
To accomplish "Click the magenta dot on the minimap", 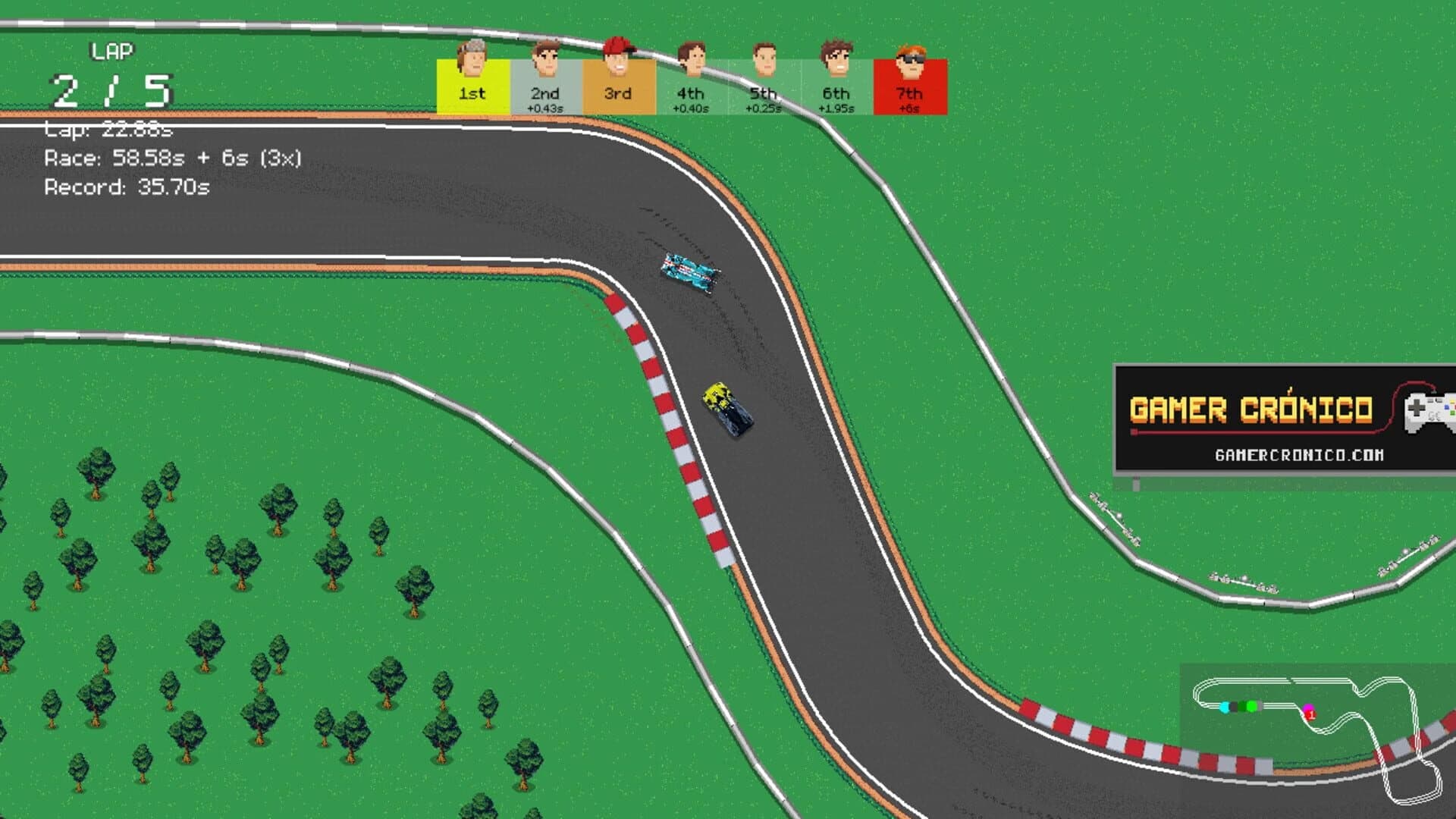I will tap(1308, 707).
